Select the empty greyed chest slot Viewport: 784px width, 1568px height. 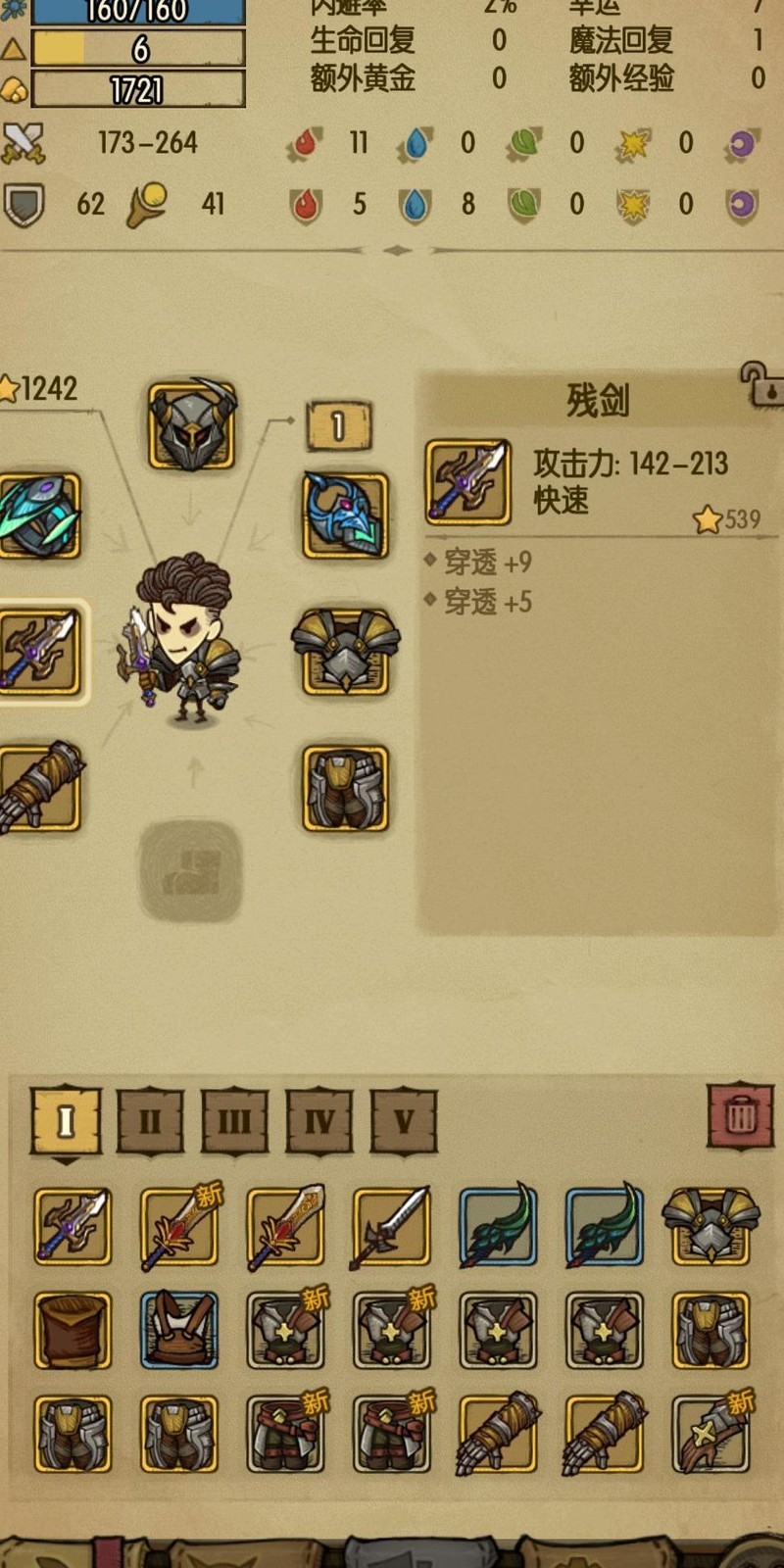coord(190,870)
